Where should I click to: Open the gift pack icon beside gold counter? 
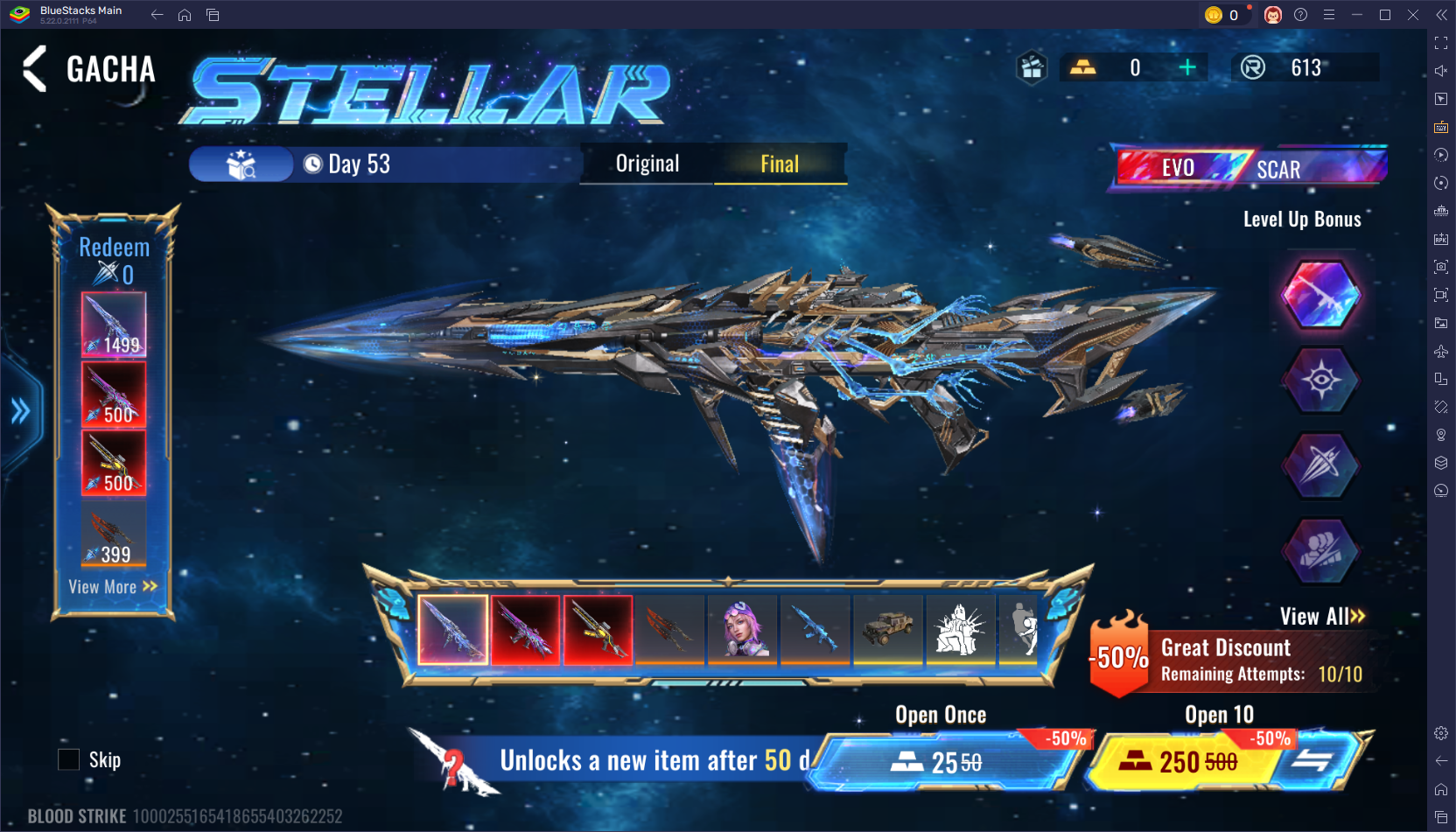point(1031,66)
